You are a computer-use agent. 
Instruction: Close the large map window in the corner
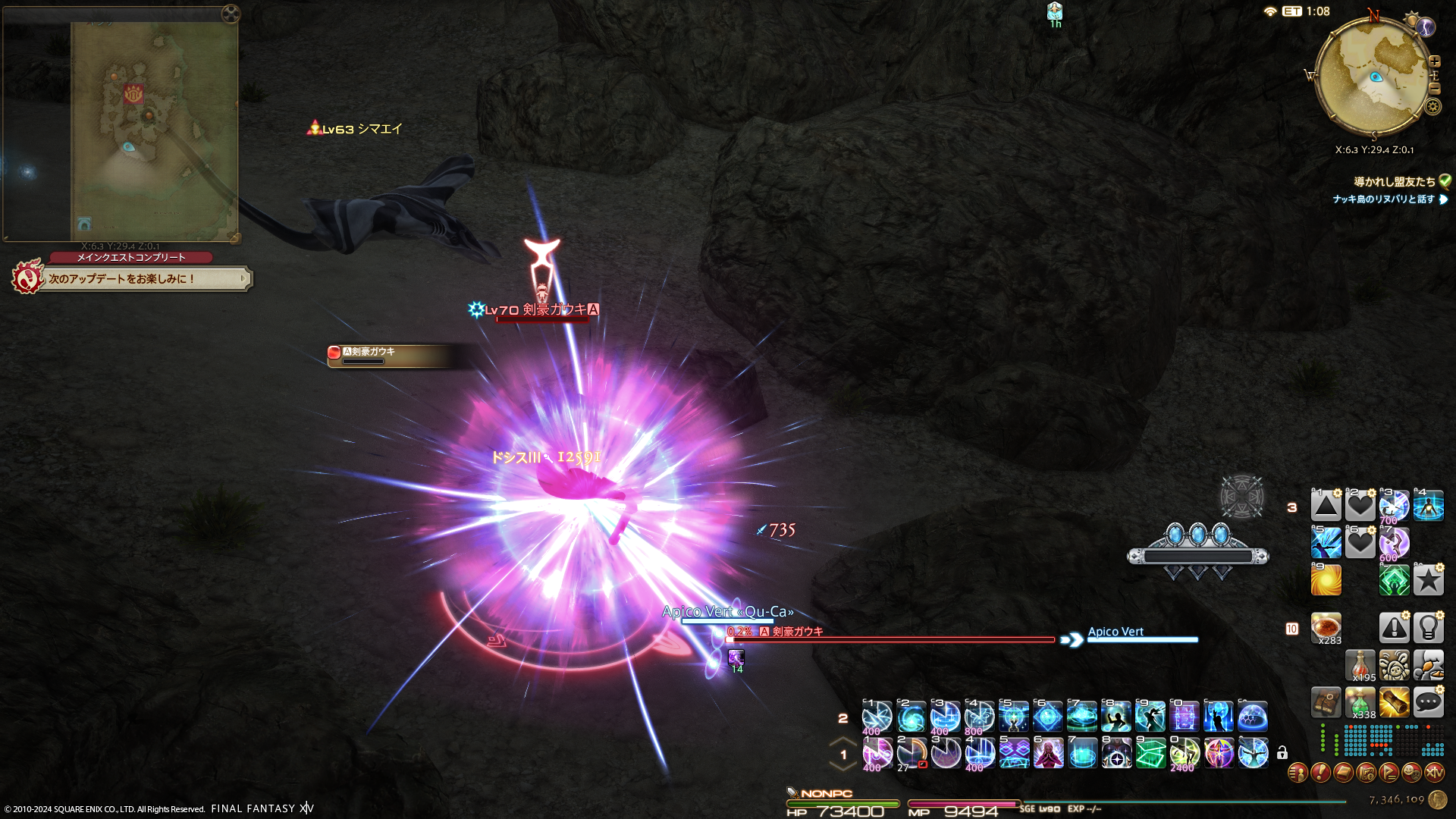pos(231,13)
